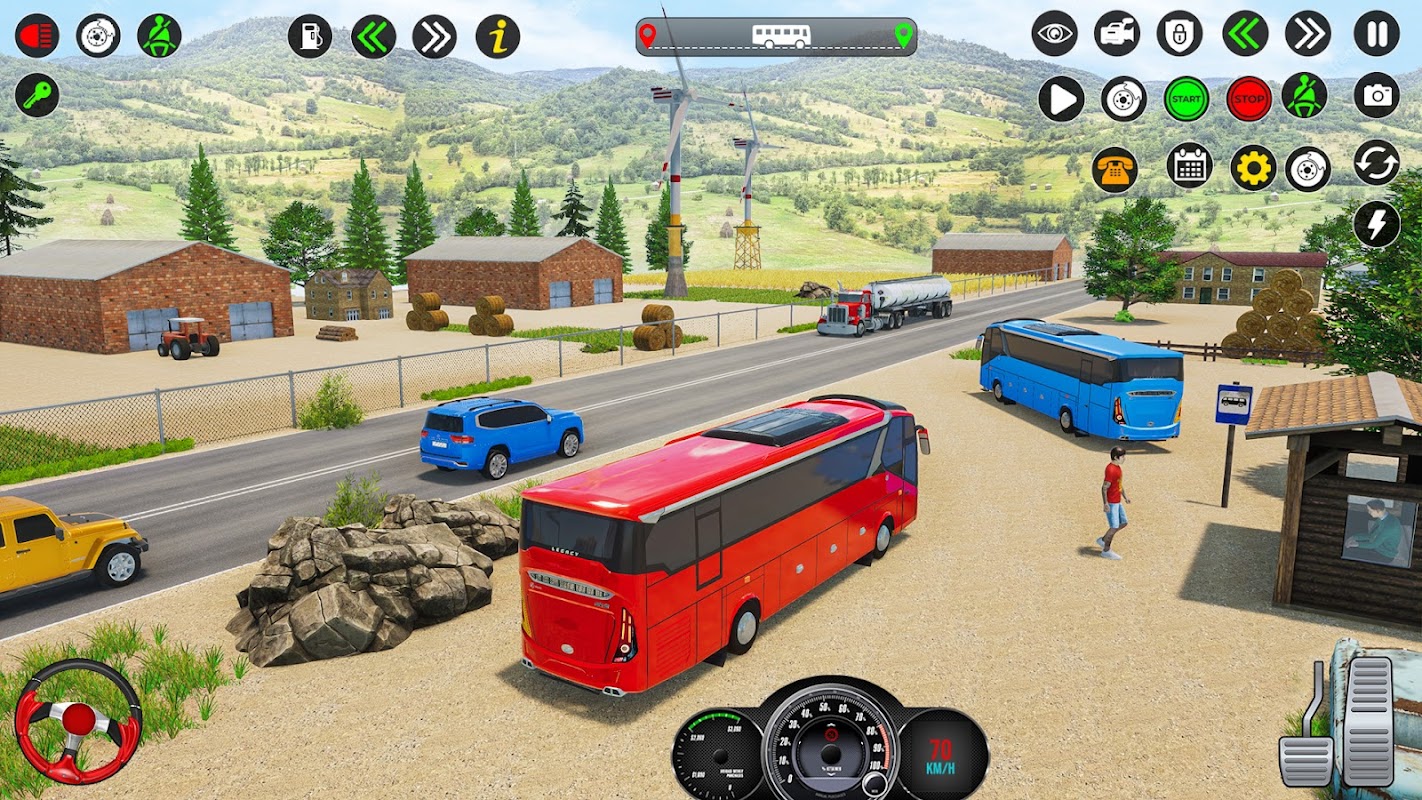Open the calendar icon

(x=1189, y=166)
